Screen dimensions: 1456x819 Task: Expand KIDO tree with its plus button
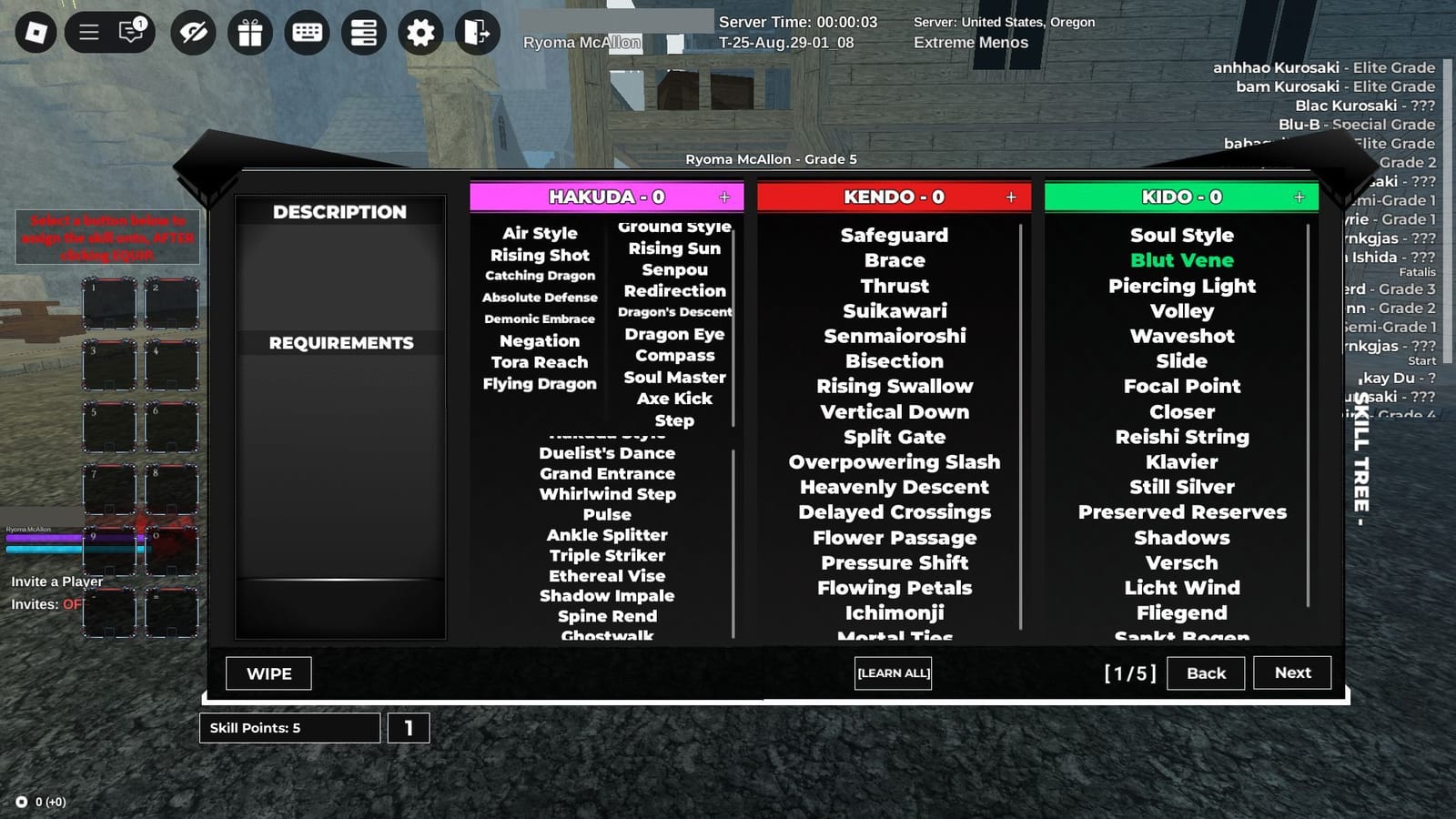(x=1299, y=197)
